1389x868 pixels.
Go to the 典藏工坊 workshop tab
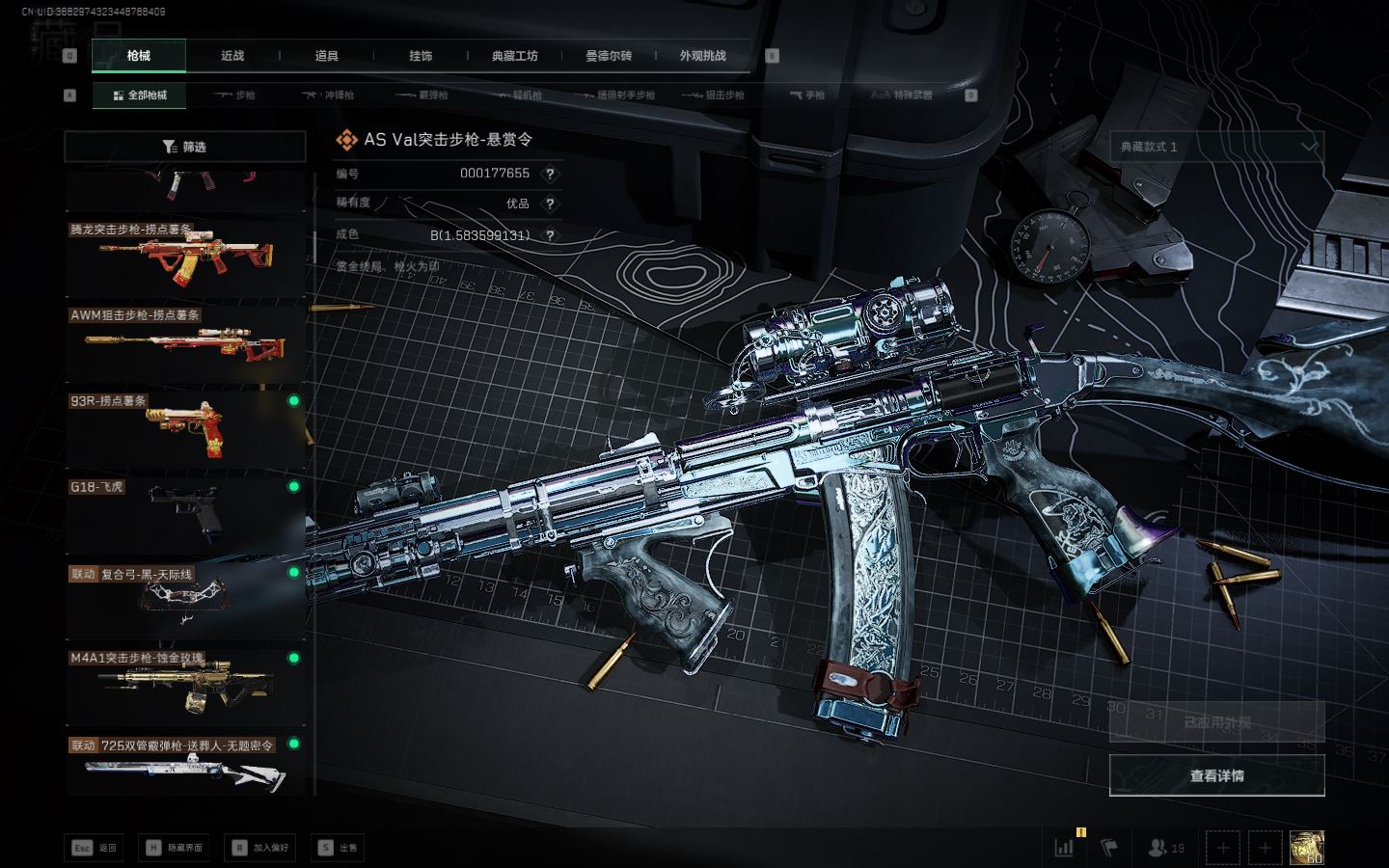(x=514, y=56)
